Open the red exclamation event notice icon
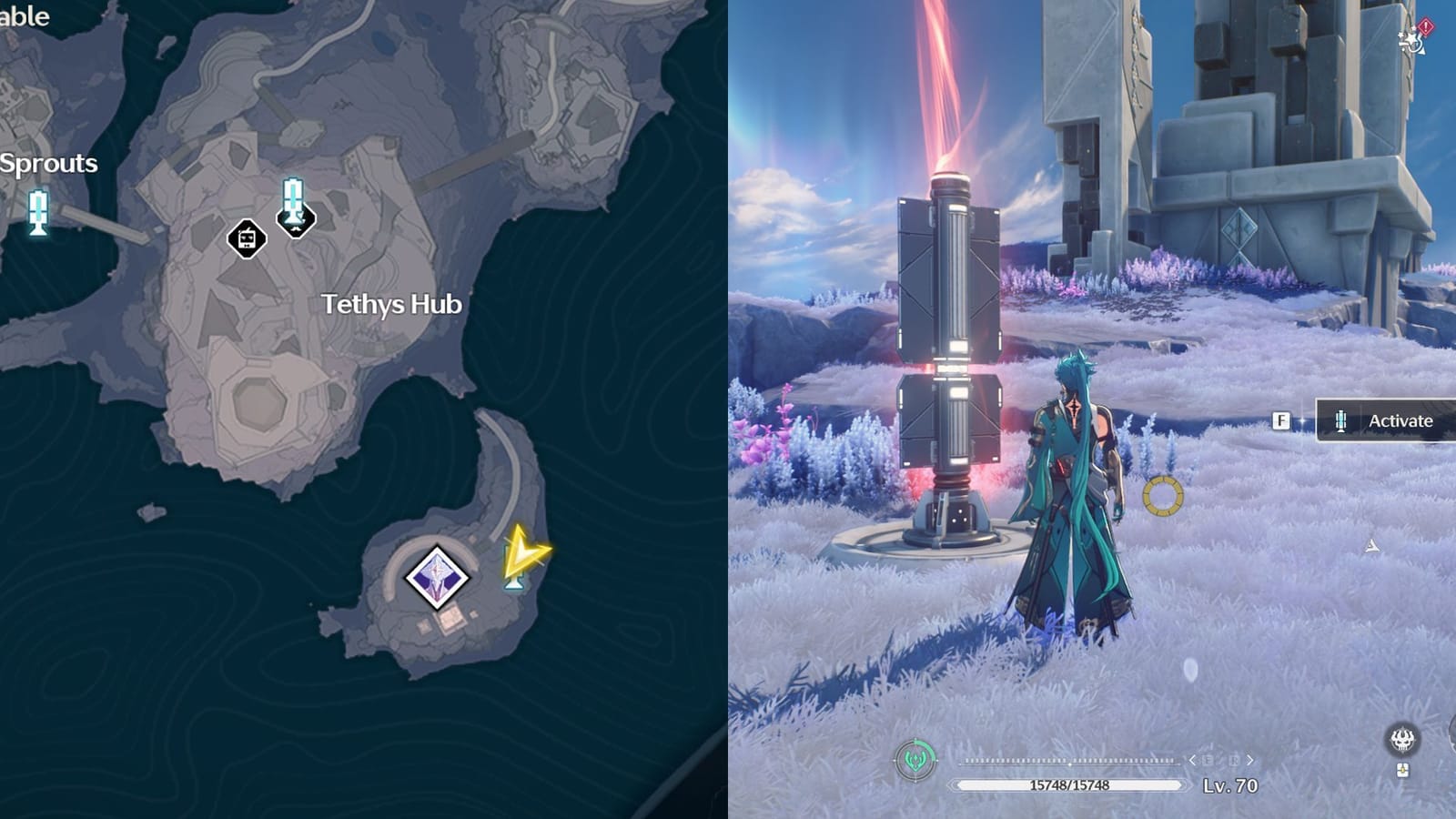 click(1426, 26)
